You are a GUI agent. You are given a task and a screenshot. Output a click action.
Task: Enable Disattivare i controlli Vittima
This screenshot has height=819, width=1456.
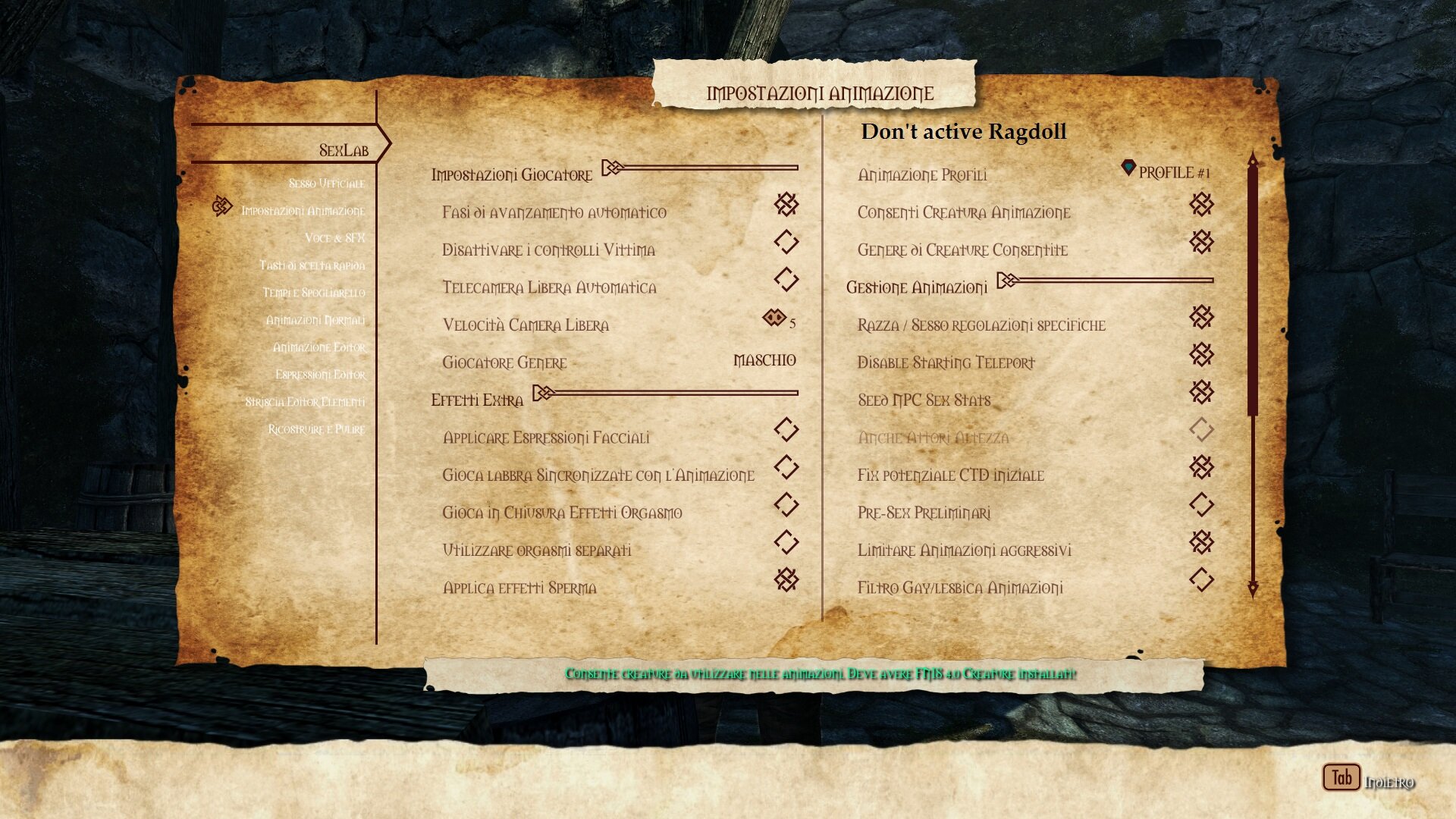[786, 243]
